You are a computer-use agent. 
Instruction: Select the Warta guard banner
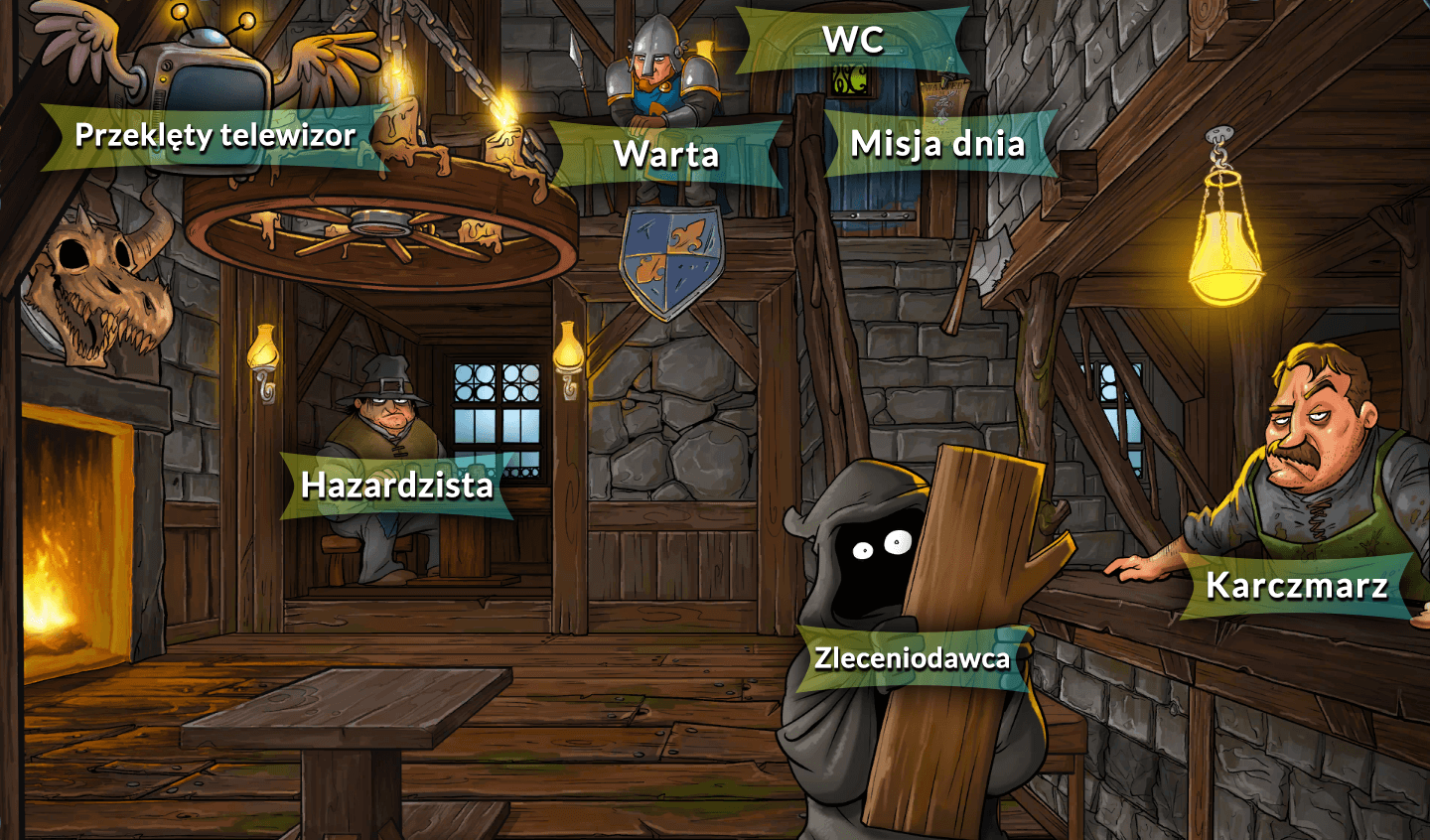point(667,151)
